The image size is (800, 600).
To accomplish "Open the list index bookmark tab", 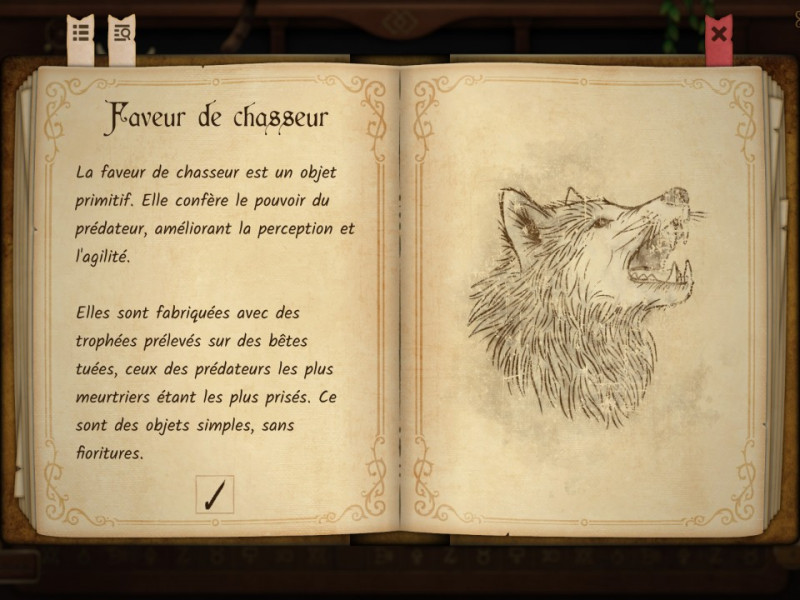I will (x=80, y=35).
